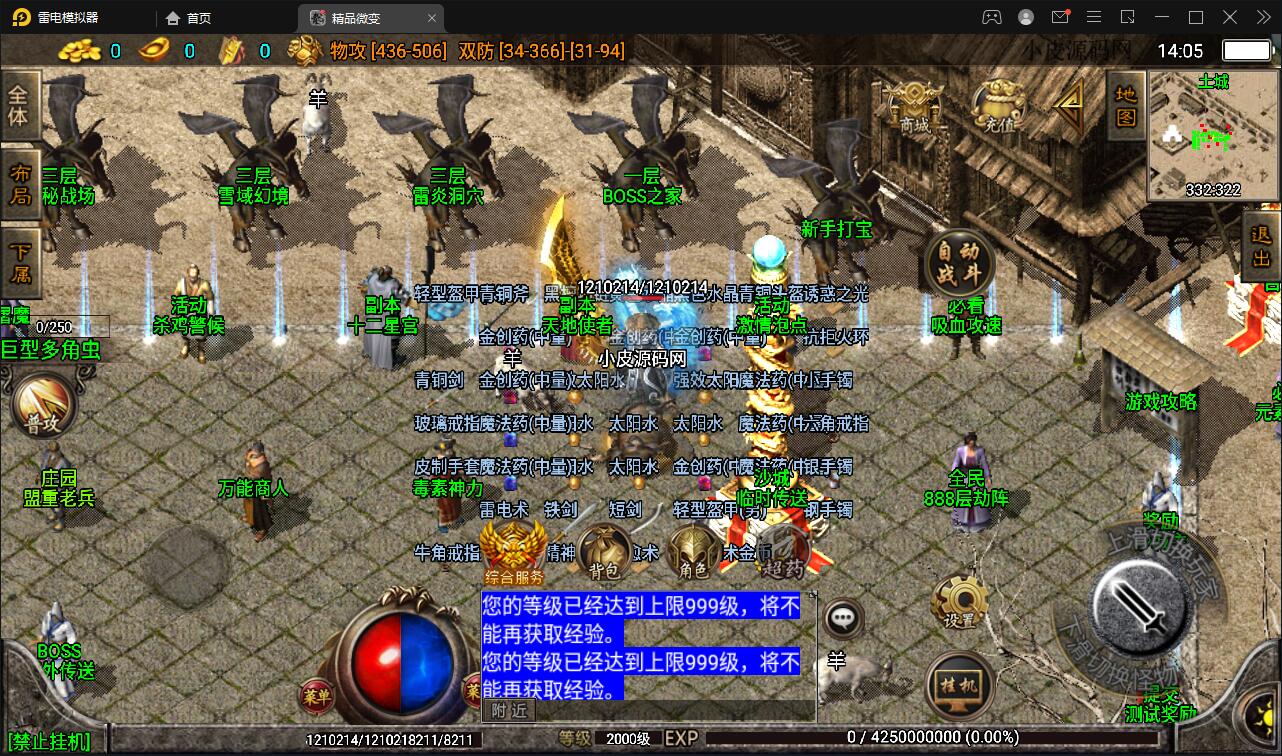Click the 新手打宝 teleport link

(835, 228)
